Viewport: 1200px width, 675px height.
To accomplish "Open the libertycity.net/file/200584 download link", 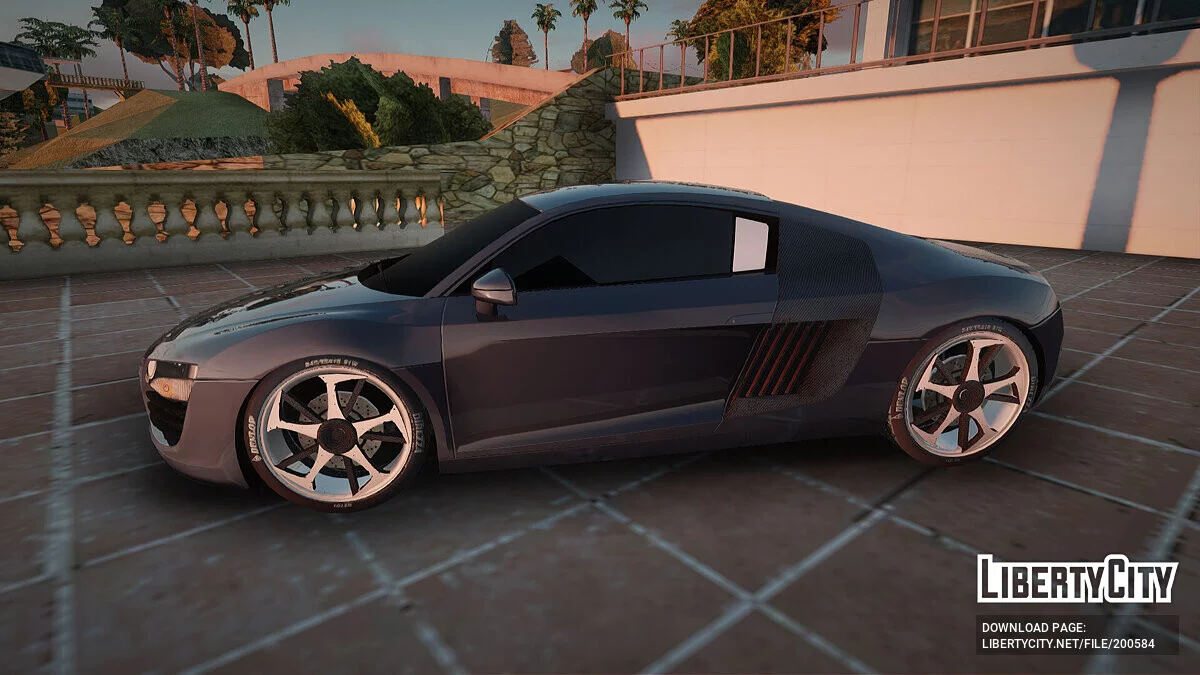I will (x=1068, y=643).
